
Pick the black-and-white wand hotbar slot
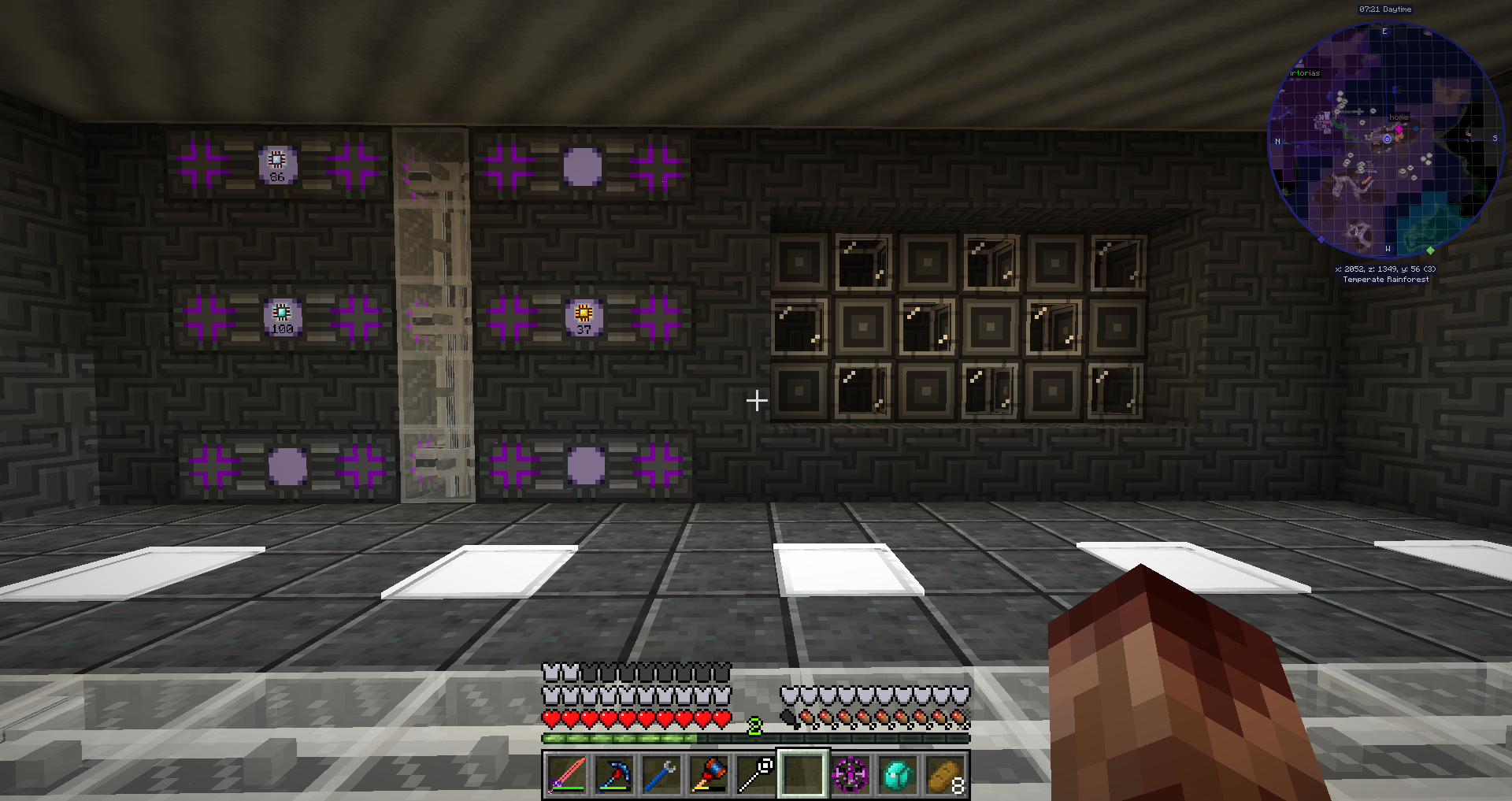(755, 774)
